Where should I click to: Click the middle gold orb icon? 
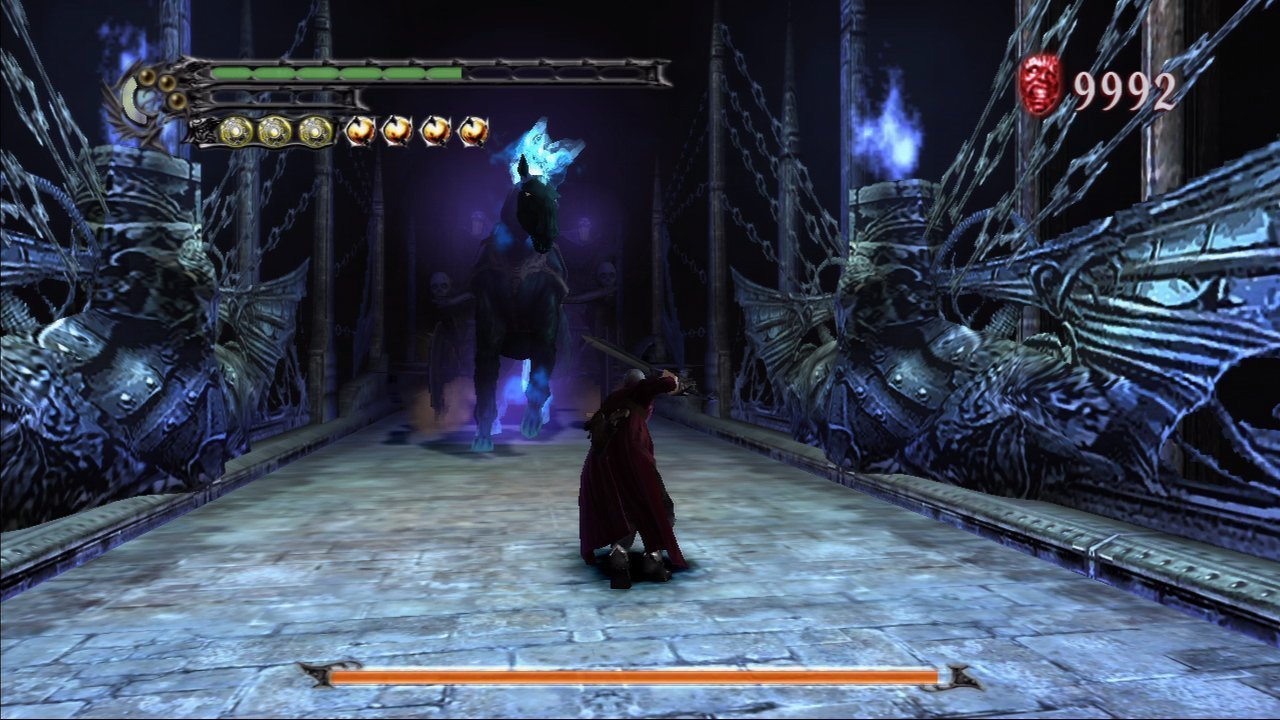tap(275, 131)
